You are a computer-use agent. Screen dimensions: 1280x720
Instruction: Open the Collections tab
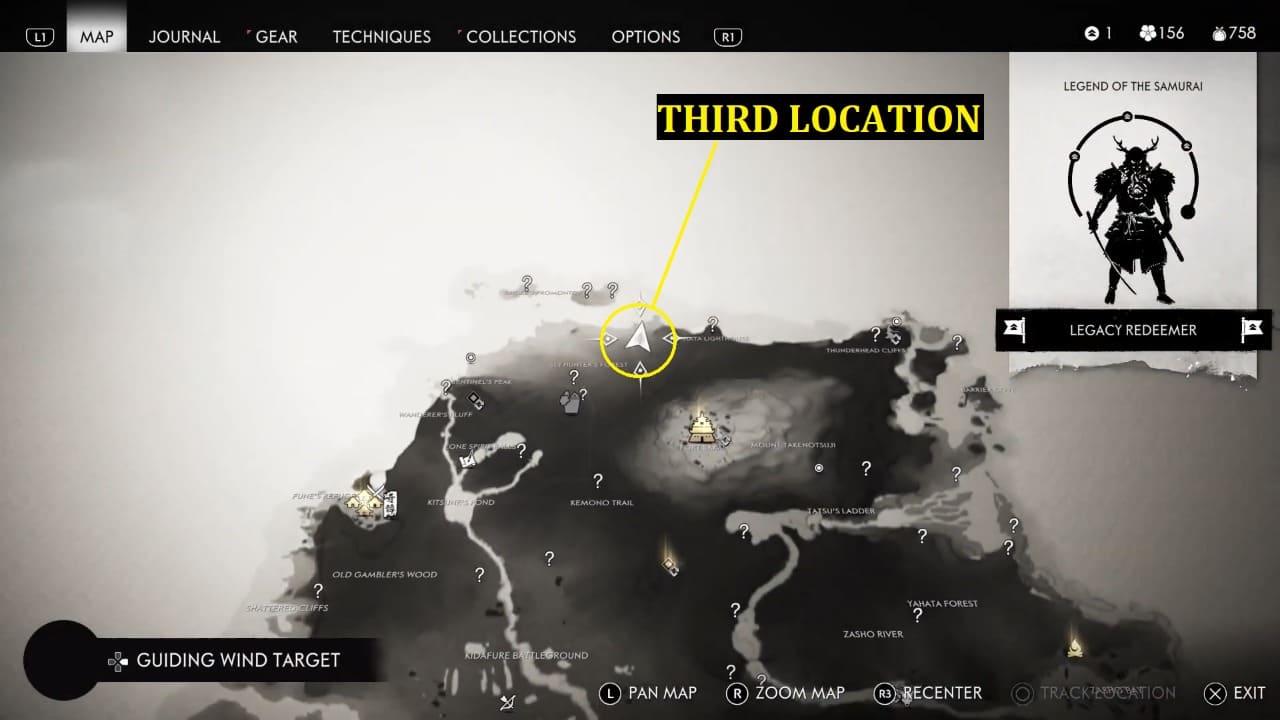(x=521, y=36)
